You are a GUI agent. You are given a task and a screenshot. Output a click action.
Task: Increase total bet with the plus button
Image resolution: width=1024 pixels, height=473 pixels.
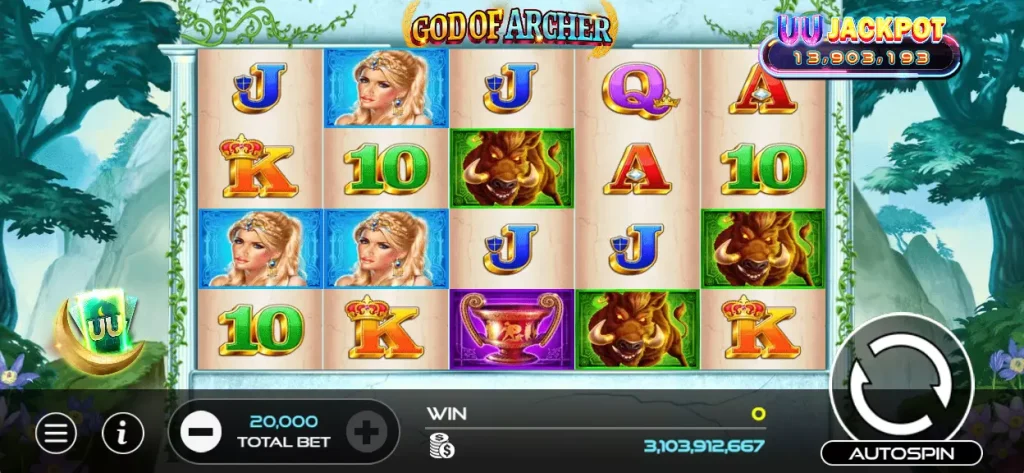point(364,433)
